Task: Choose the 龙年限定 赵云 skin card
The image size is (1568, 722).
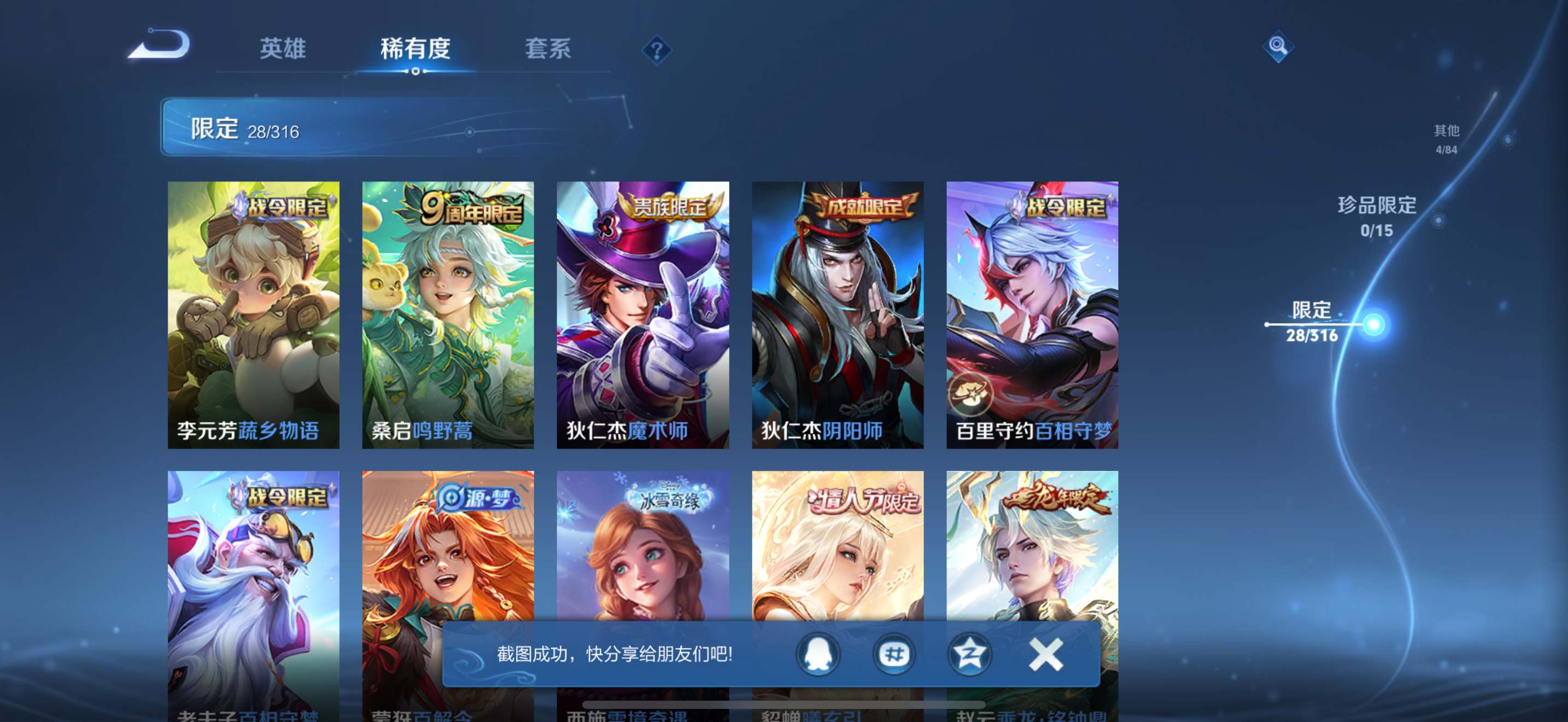Action: tap(1032, 548)
